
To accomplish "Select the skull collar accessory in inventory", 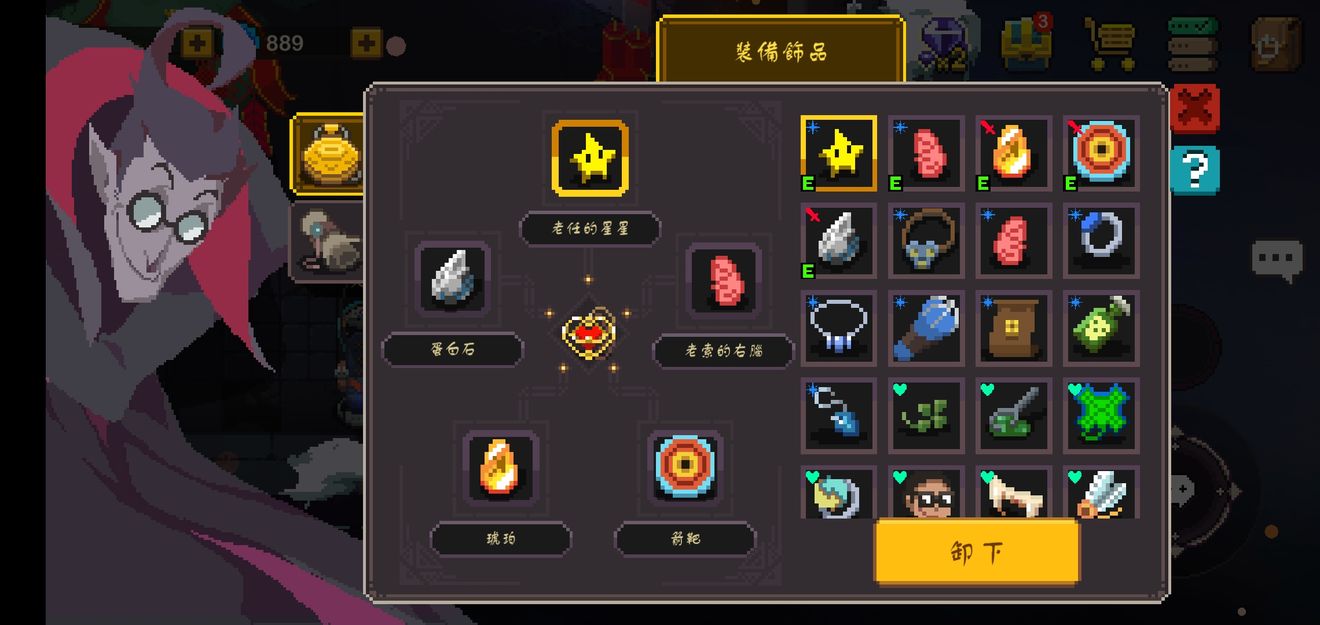I will click(x=926, y=240).
